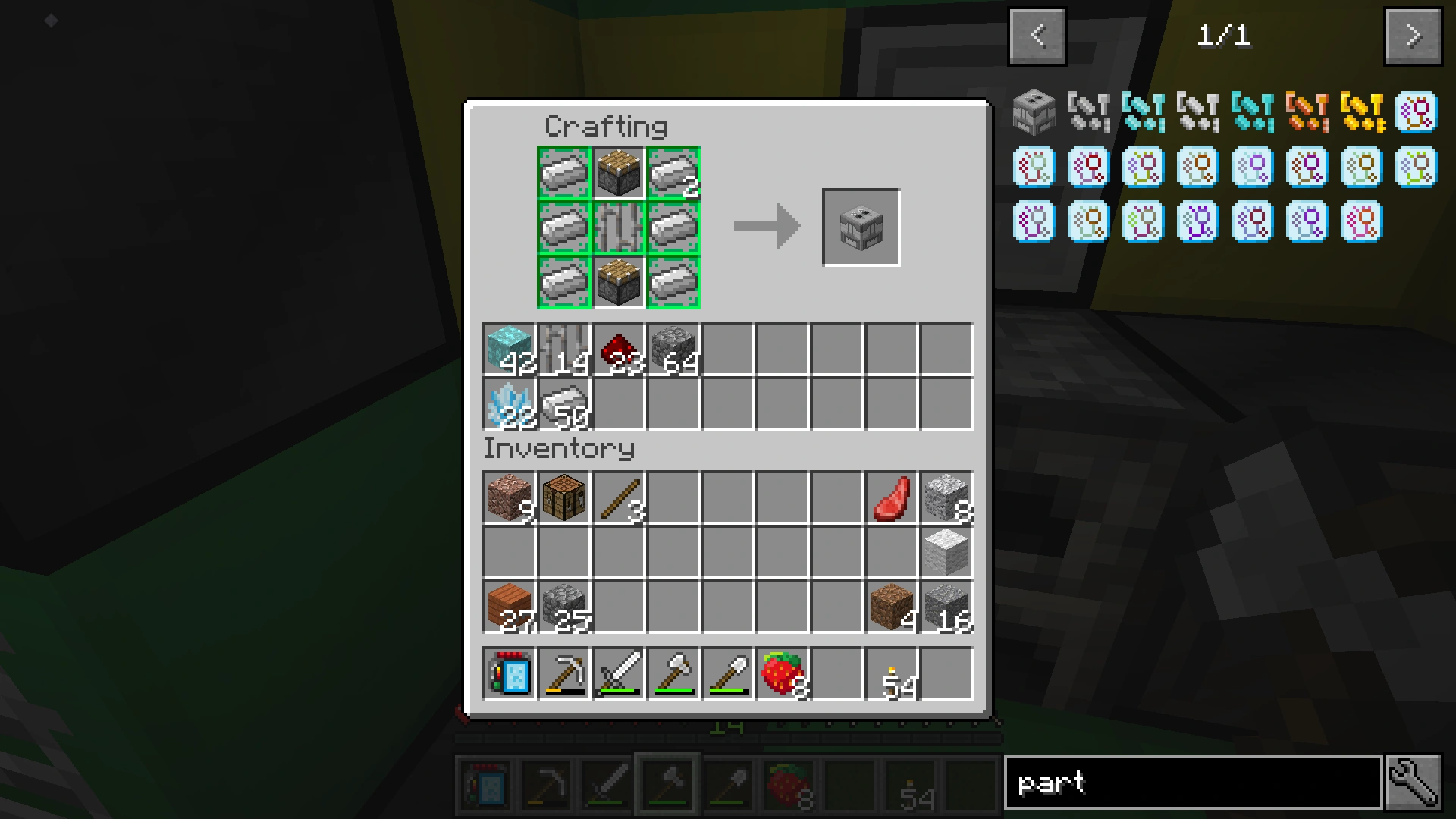
Task: Click the stack of 64 cobblestone
Action: click(x=672, y=347)
